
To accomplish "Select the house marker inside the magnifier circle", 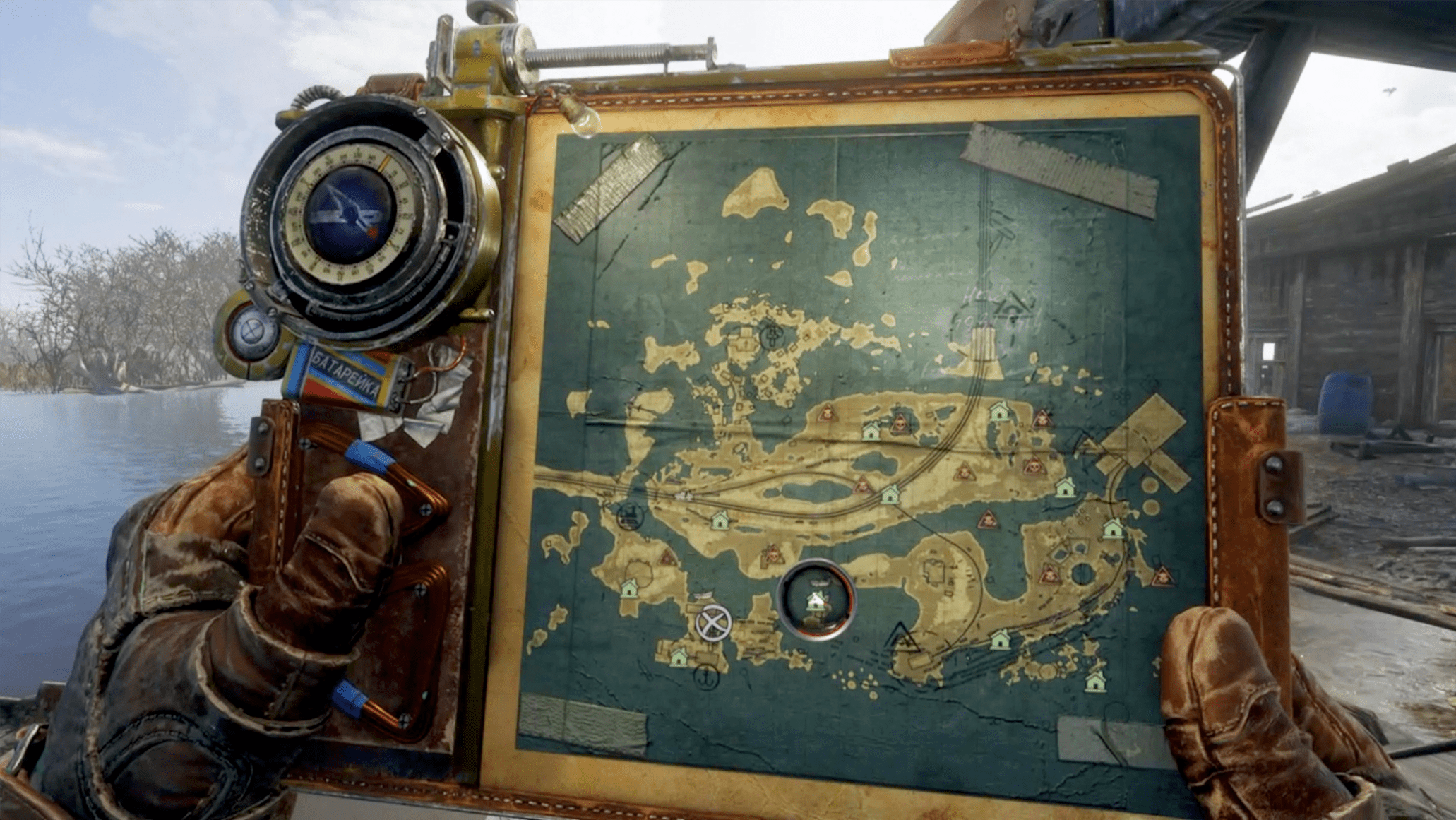I will [x=816, y=599].
